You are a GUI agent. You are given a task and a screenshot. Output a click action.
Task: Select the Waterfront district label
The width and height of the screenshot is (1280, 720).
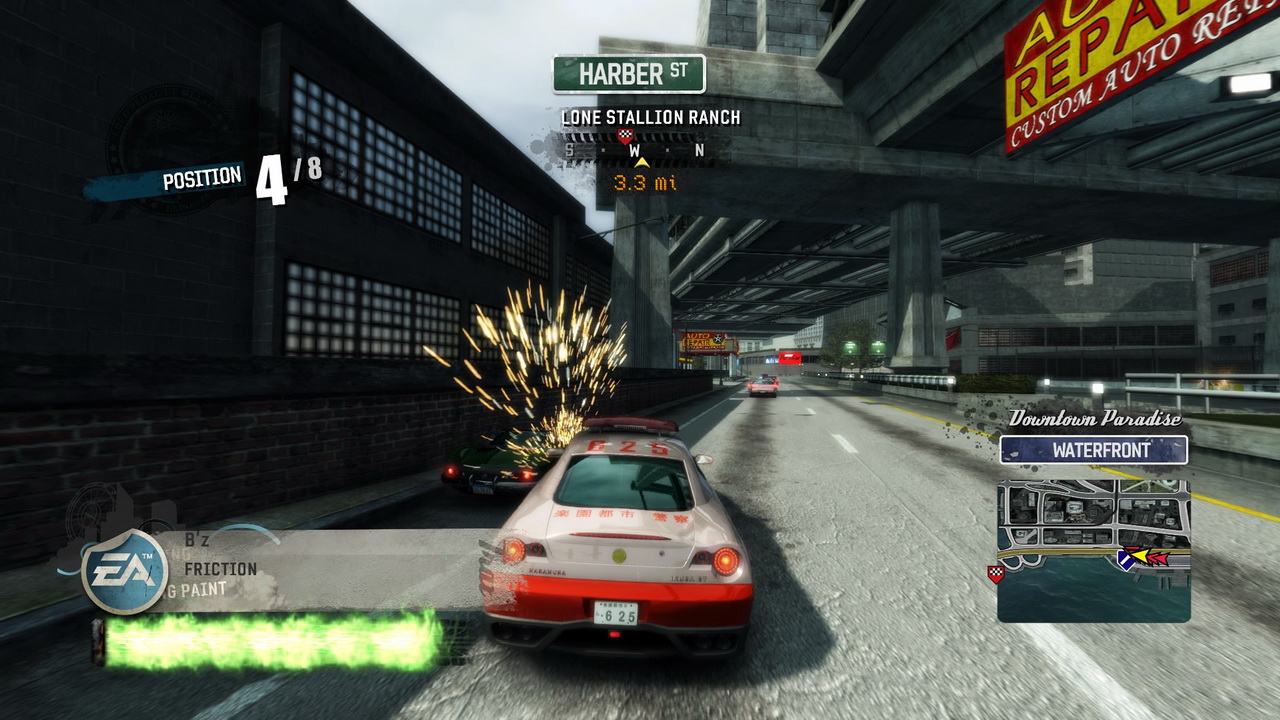(x=1094, y=450)
